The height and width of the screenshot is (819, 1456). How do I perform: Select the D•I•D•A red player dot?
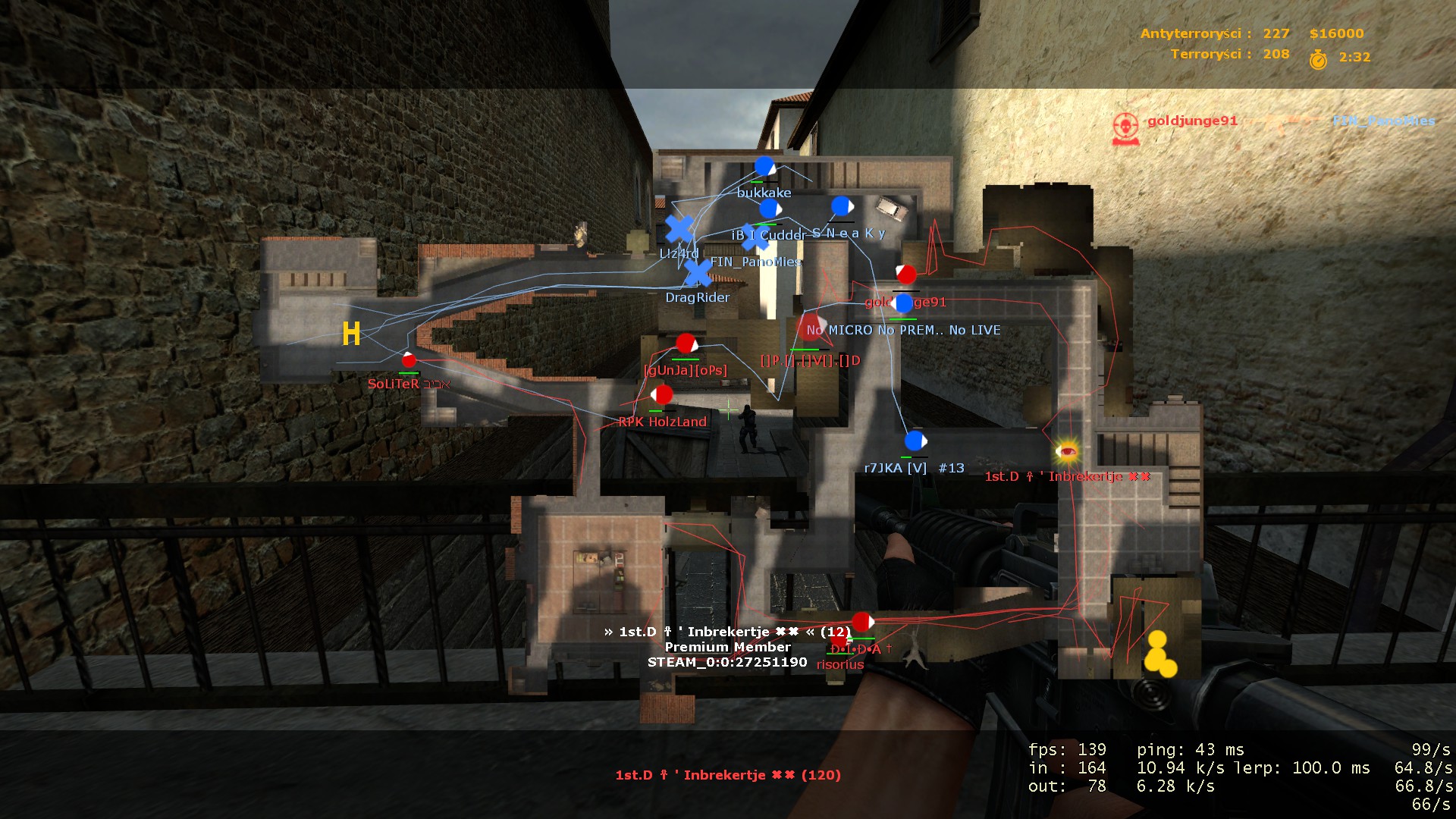click(x=862, y=623)
